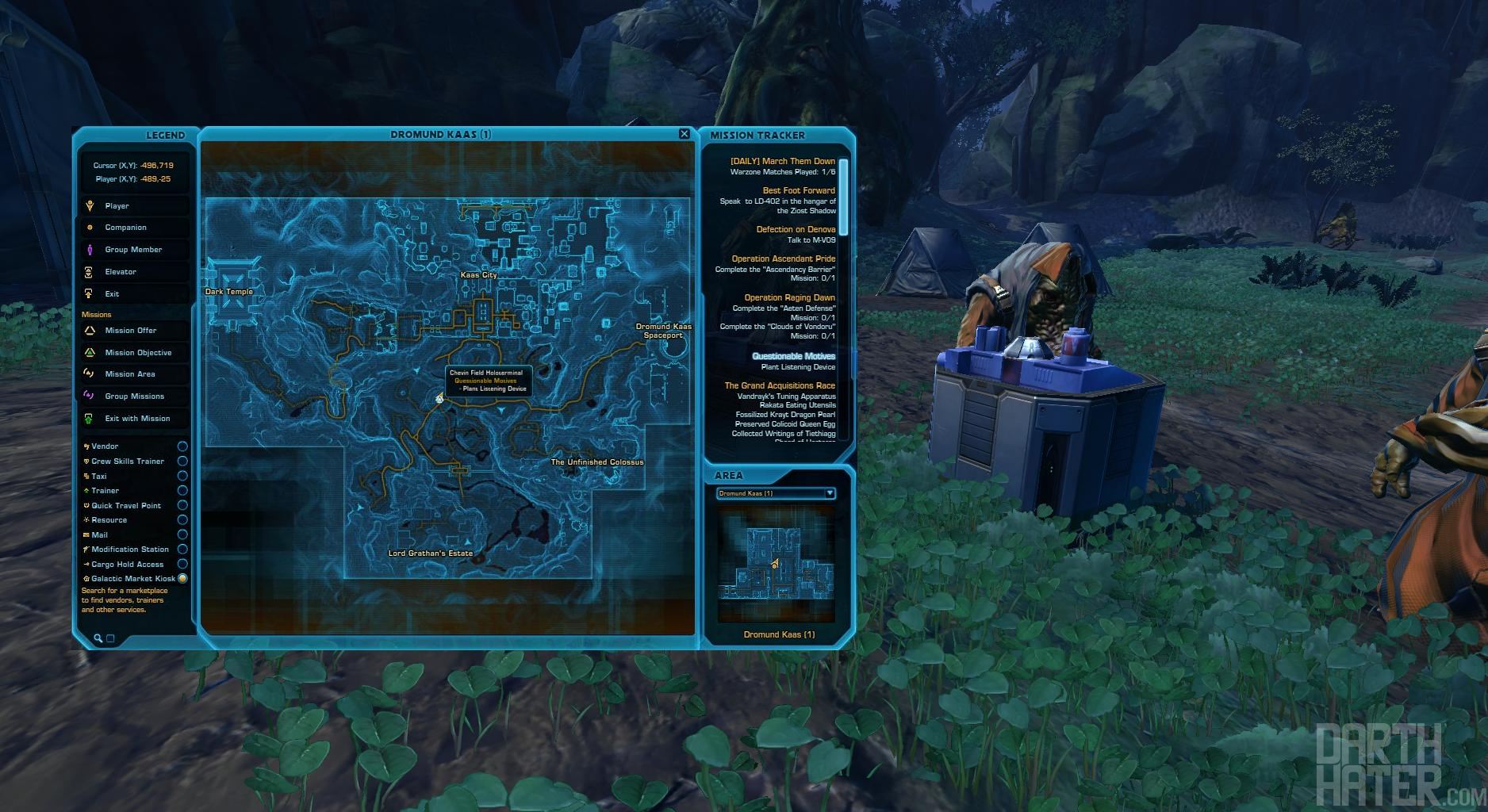Viewport: 1488px width, 812px height.
Task: Click the Kaas City label on the map
Action: [x=478, y=275]
